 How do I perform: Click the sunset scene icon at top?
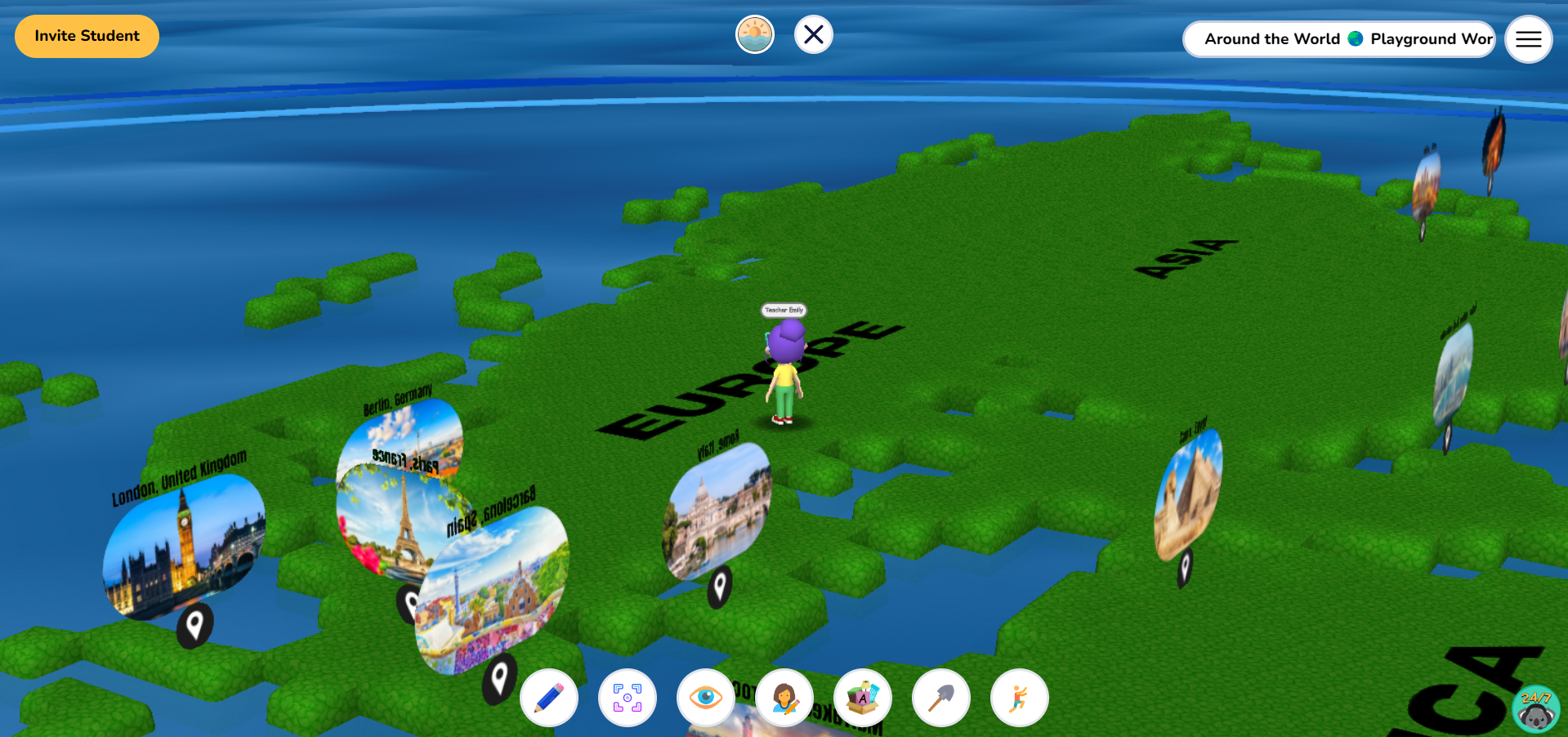755,33
